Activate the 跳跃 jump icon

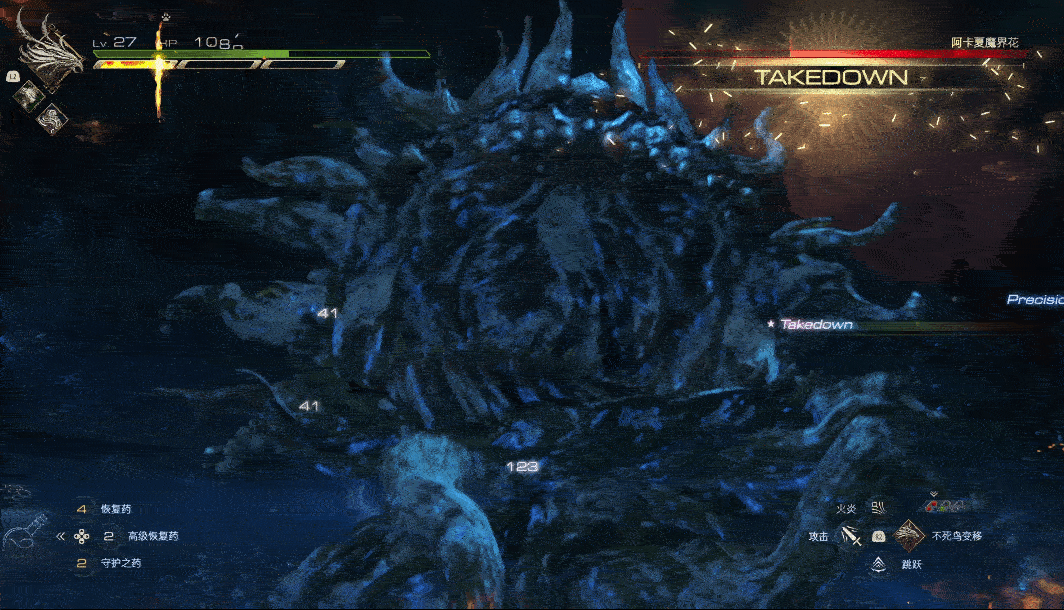tap(878, 565)
